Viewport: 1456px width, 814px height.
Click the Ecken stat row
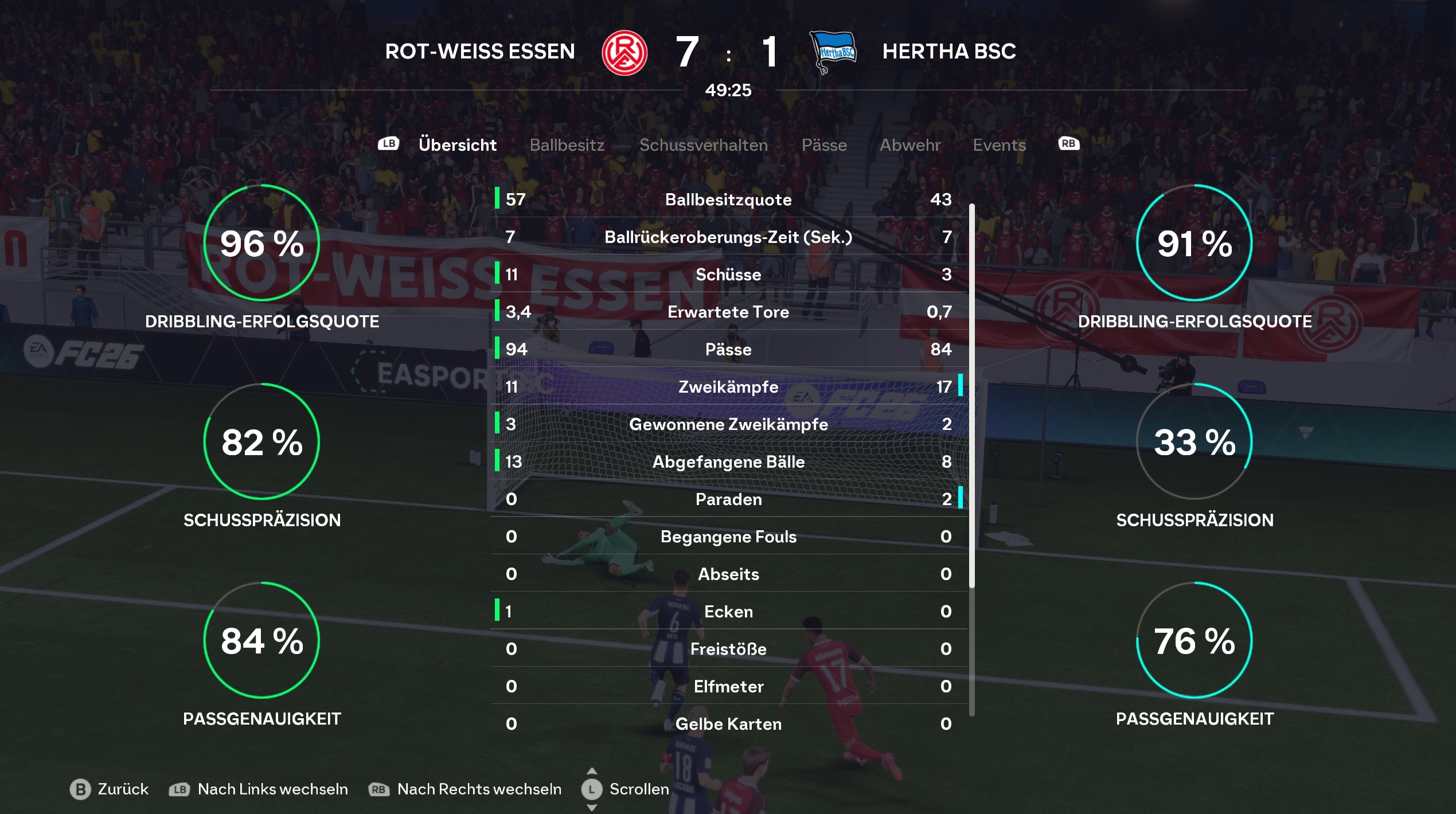728,612
